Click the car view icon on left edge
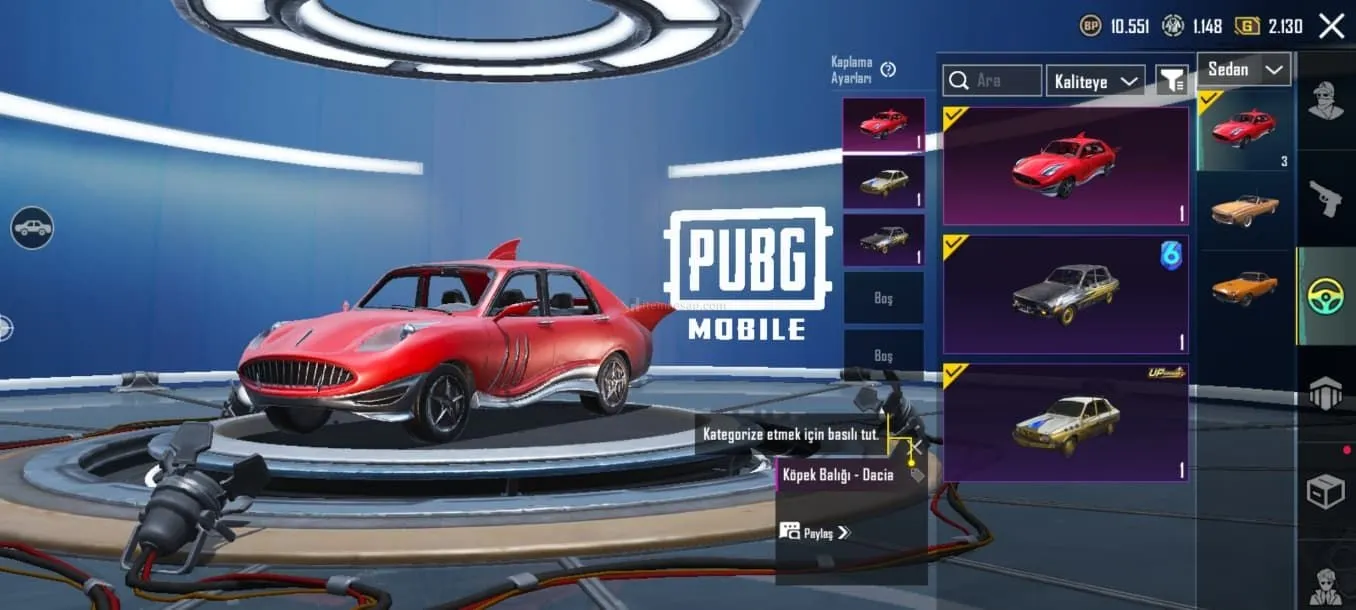The height and width of the screenshot is (610, 1356). [32, 228]
